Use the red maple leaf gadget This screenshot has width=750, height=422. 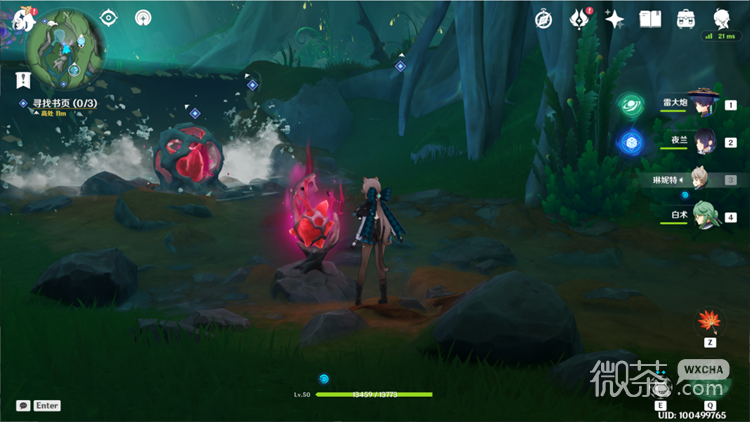(710, 321)
